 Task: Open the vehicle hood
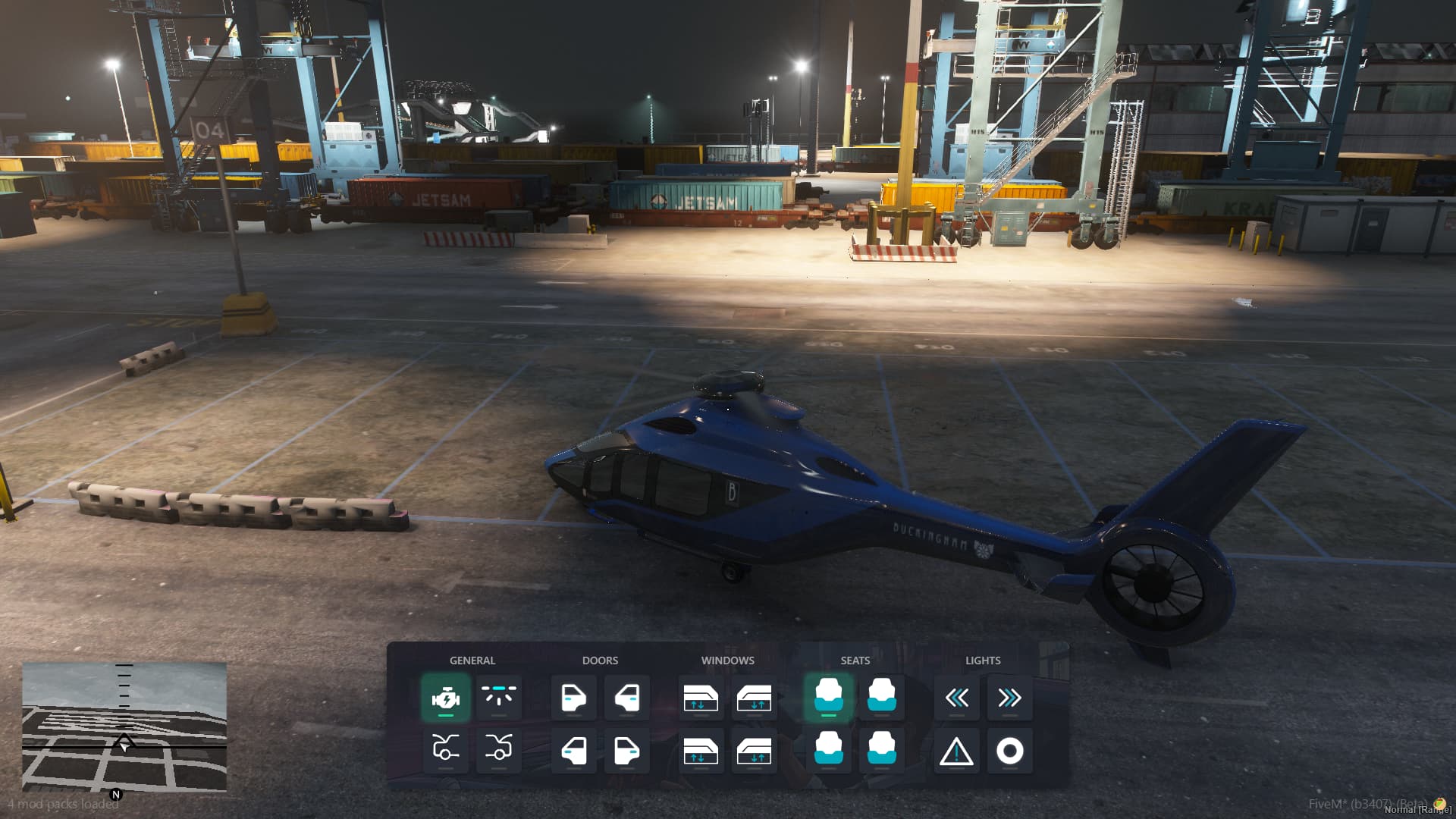tap(446, 750)
